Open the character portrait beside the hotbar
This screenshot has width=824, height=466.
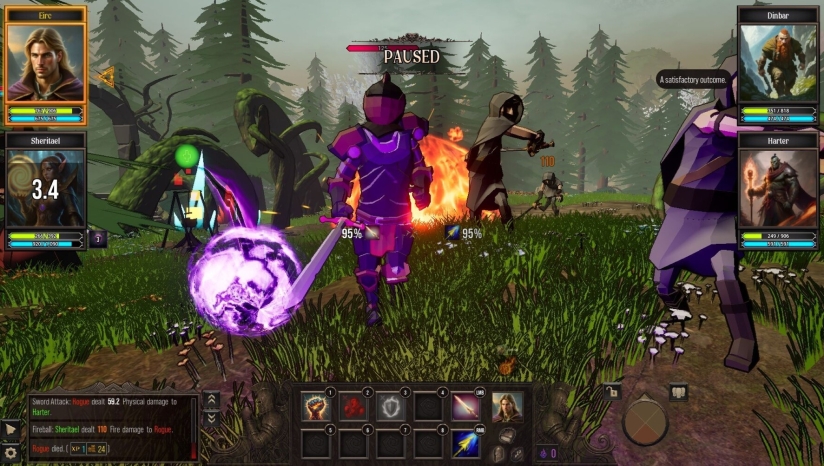(505, 406)
